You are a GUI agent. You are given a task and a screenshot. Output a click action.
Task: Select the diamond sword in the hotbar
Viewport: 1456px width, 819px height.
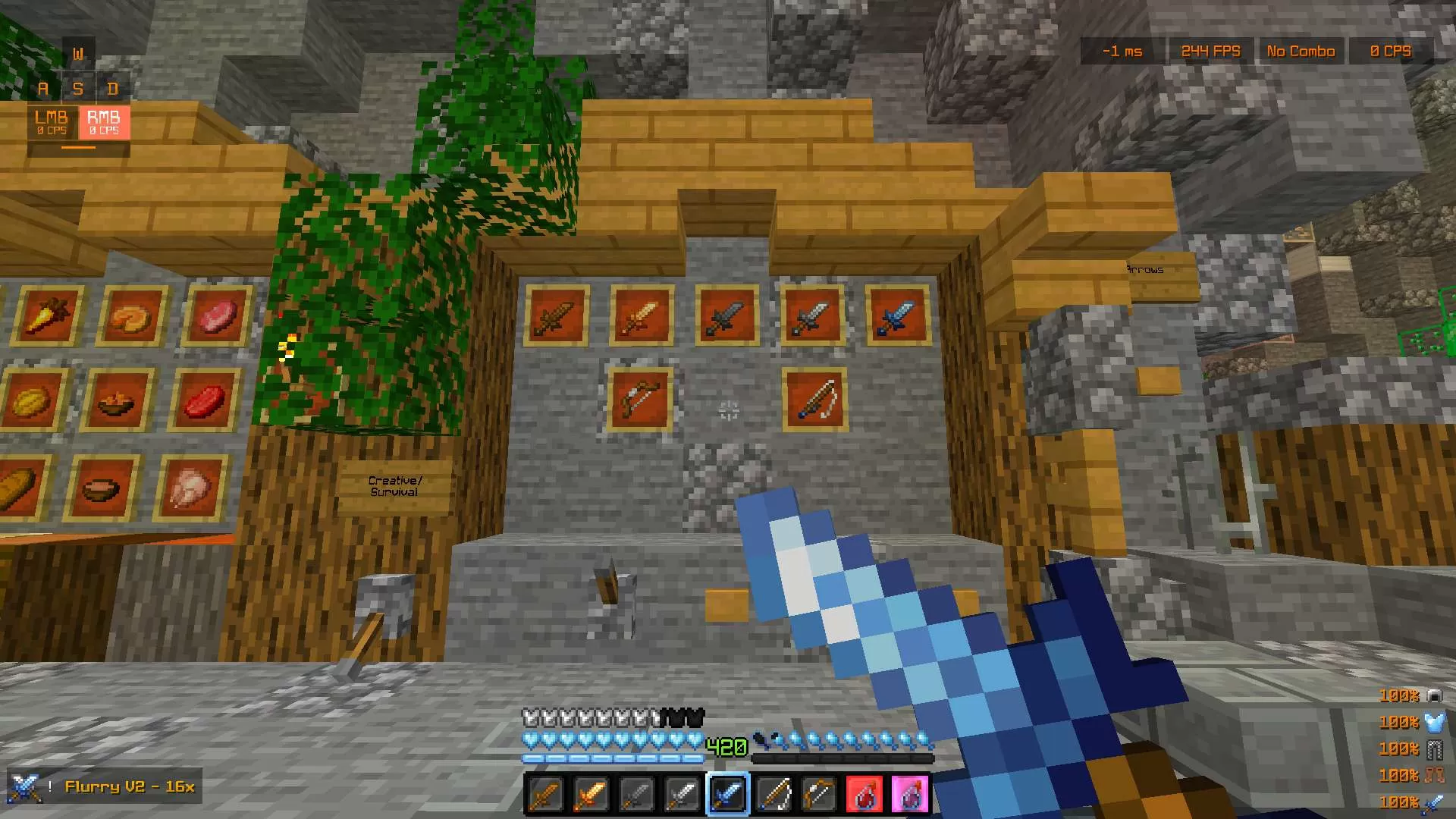tap(728, 794)
